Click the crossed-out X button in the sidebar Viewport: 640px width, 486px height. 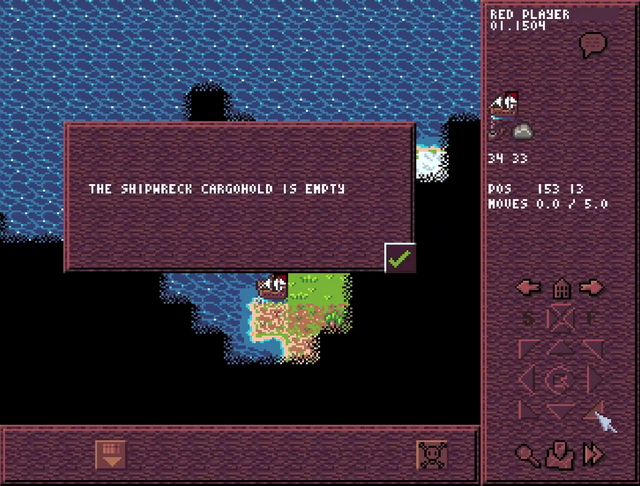(x=562, y=319)
